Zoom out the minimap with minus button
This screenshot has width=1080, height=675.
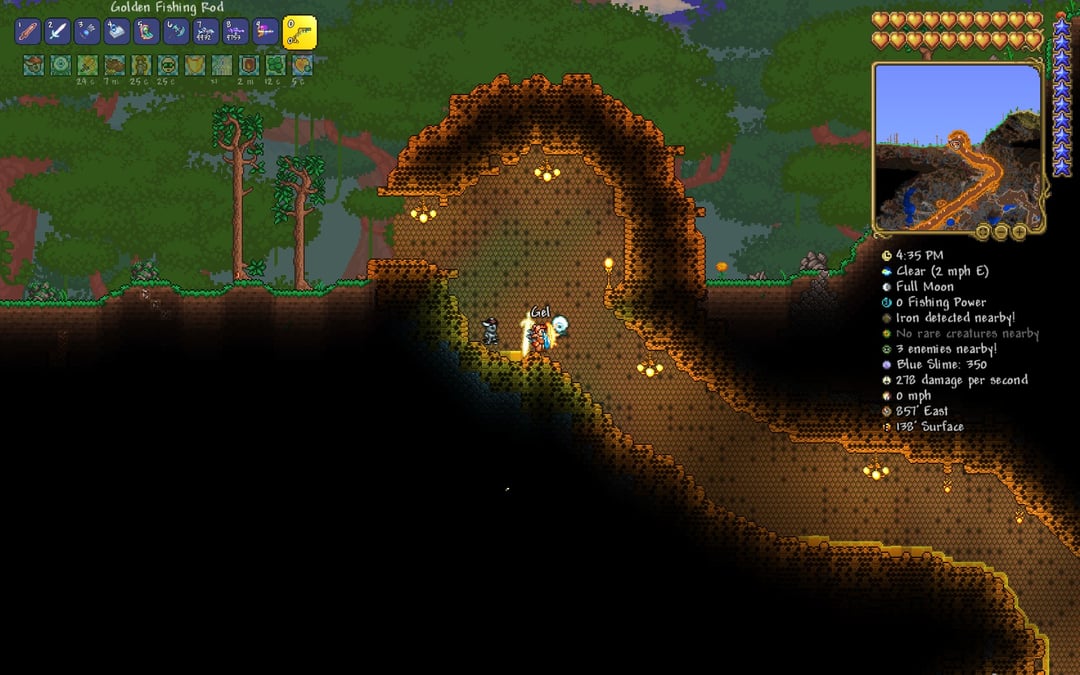pyautogui.click(x=1001, y=232)
